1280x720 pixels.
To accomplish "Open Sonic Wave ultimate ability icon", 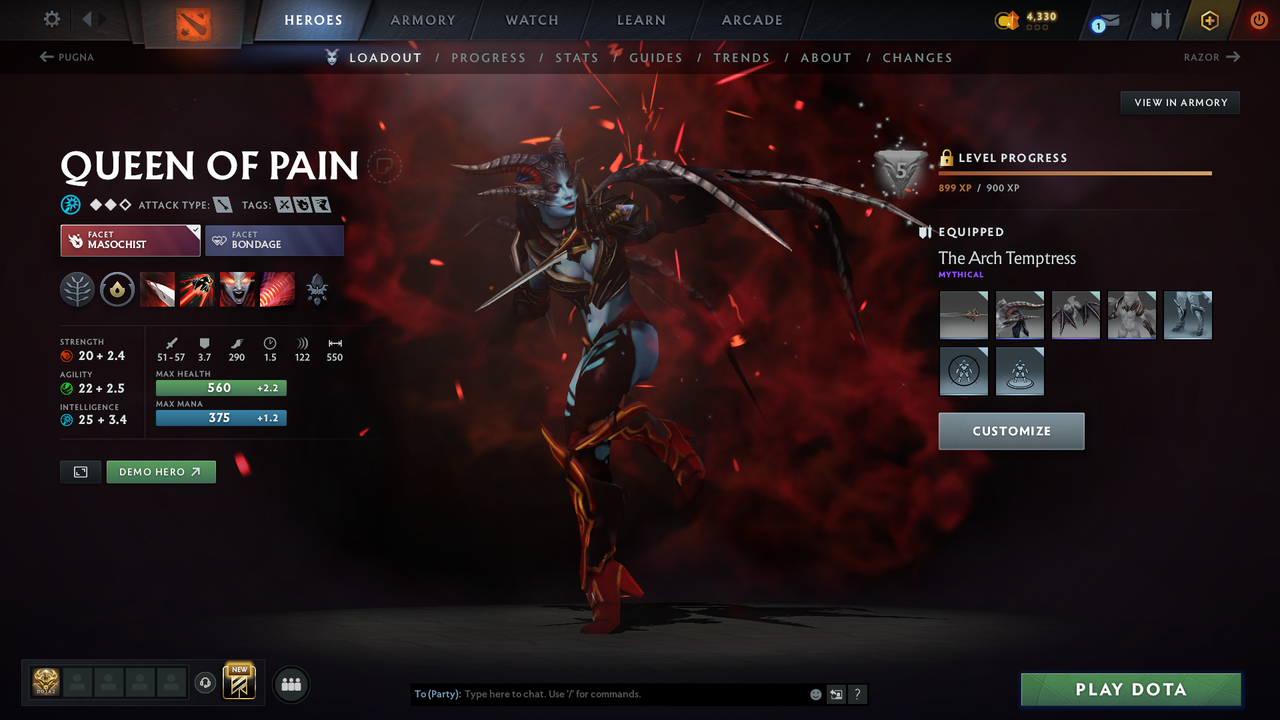I will click(x=277, y=290).
